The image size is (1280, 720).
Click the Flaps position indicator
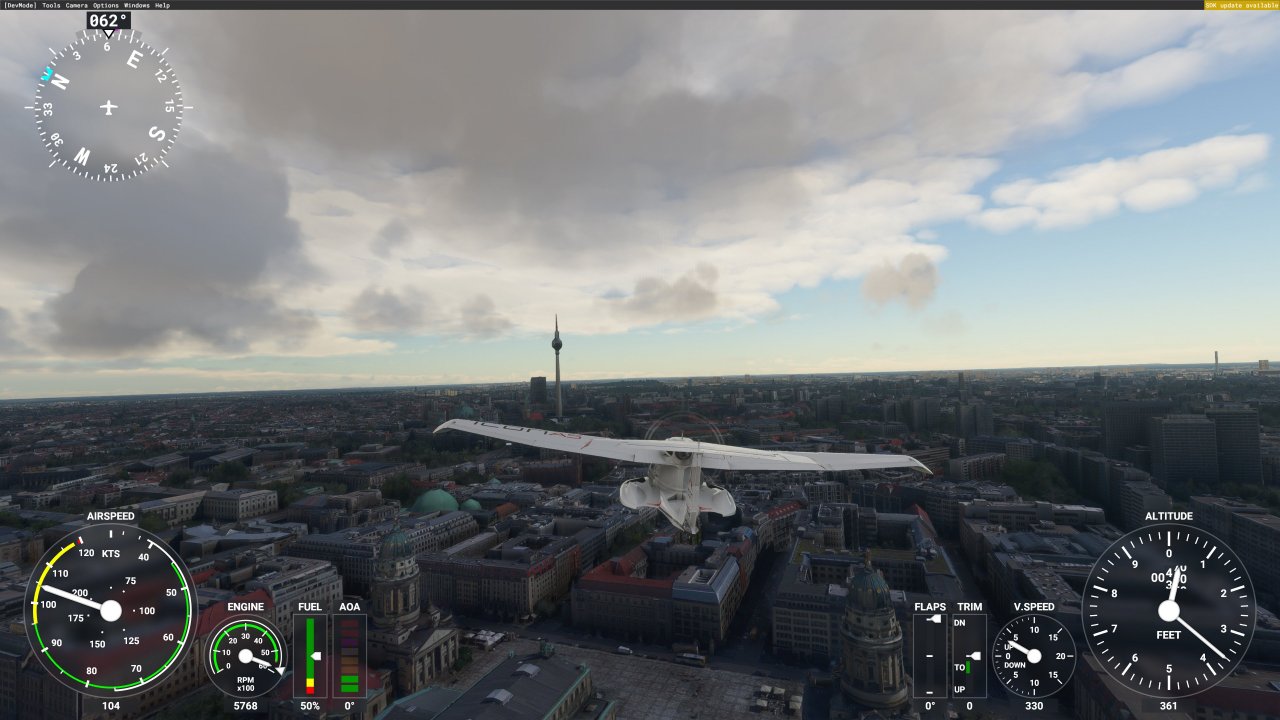(x=931, y=655)
